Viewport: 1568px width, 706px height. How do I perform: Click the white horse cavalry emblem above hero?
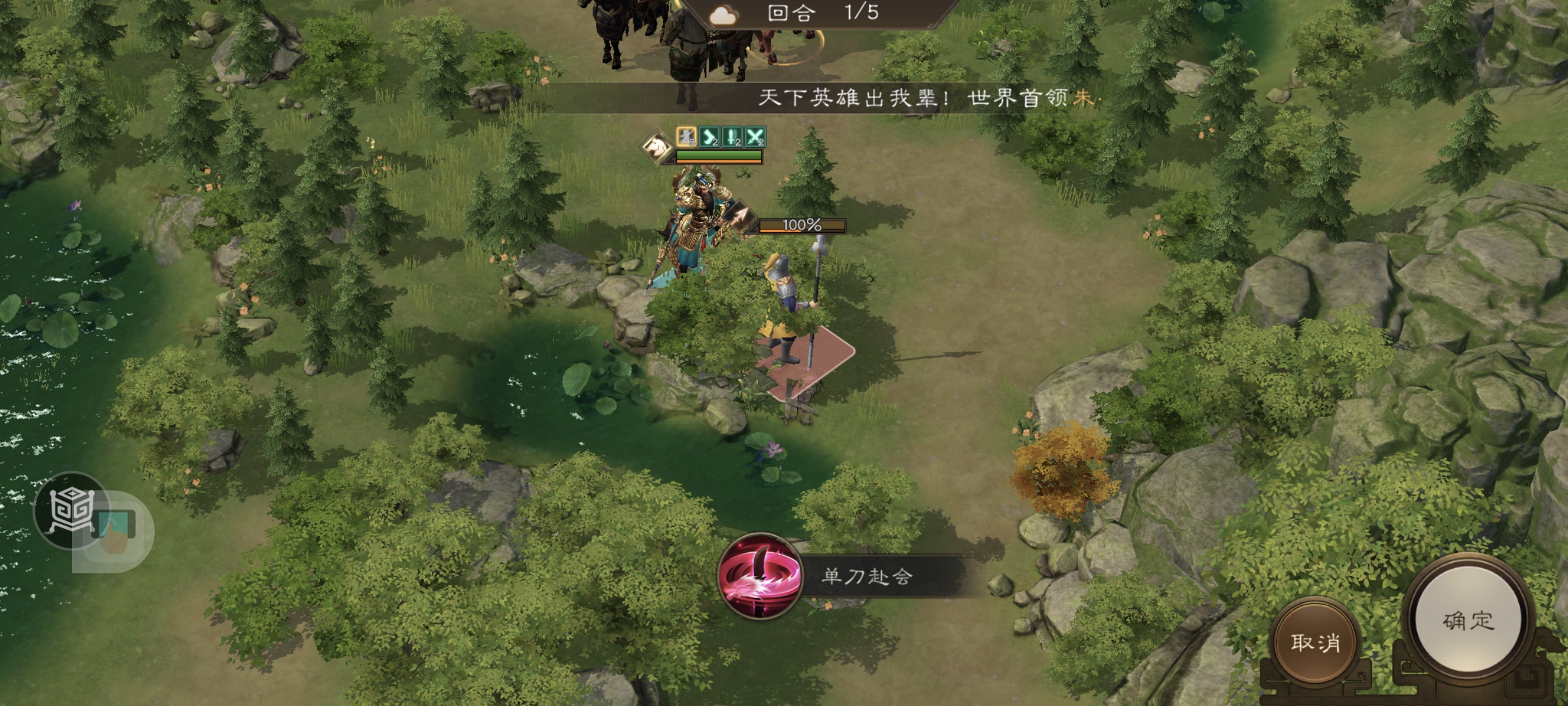point(656,148)
